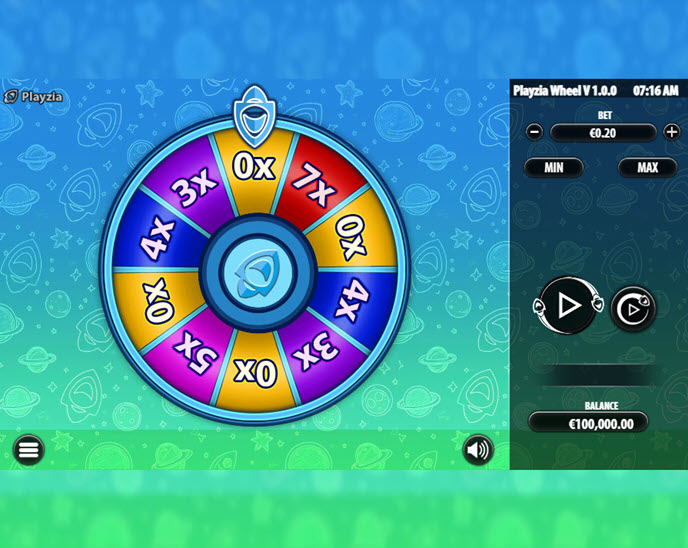The width and height of the screenshot is (688, 548).
Task: Open the hamburger menu
Action: click(x=29, y=450)
